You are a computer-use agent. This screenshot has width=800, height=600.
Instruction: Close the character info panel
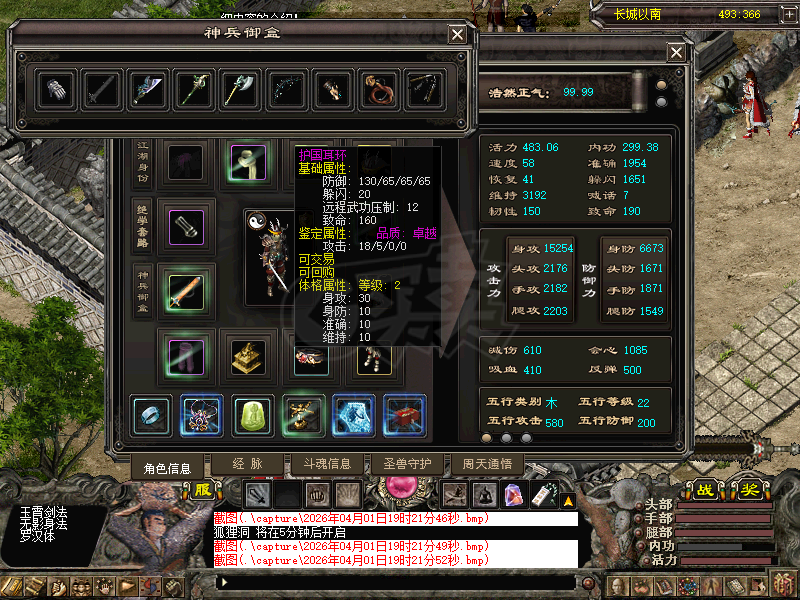click(x=677, y=53)
